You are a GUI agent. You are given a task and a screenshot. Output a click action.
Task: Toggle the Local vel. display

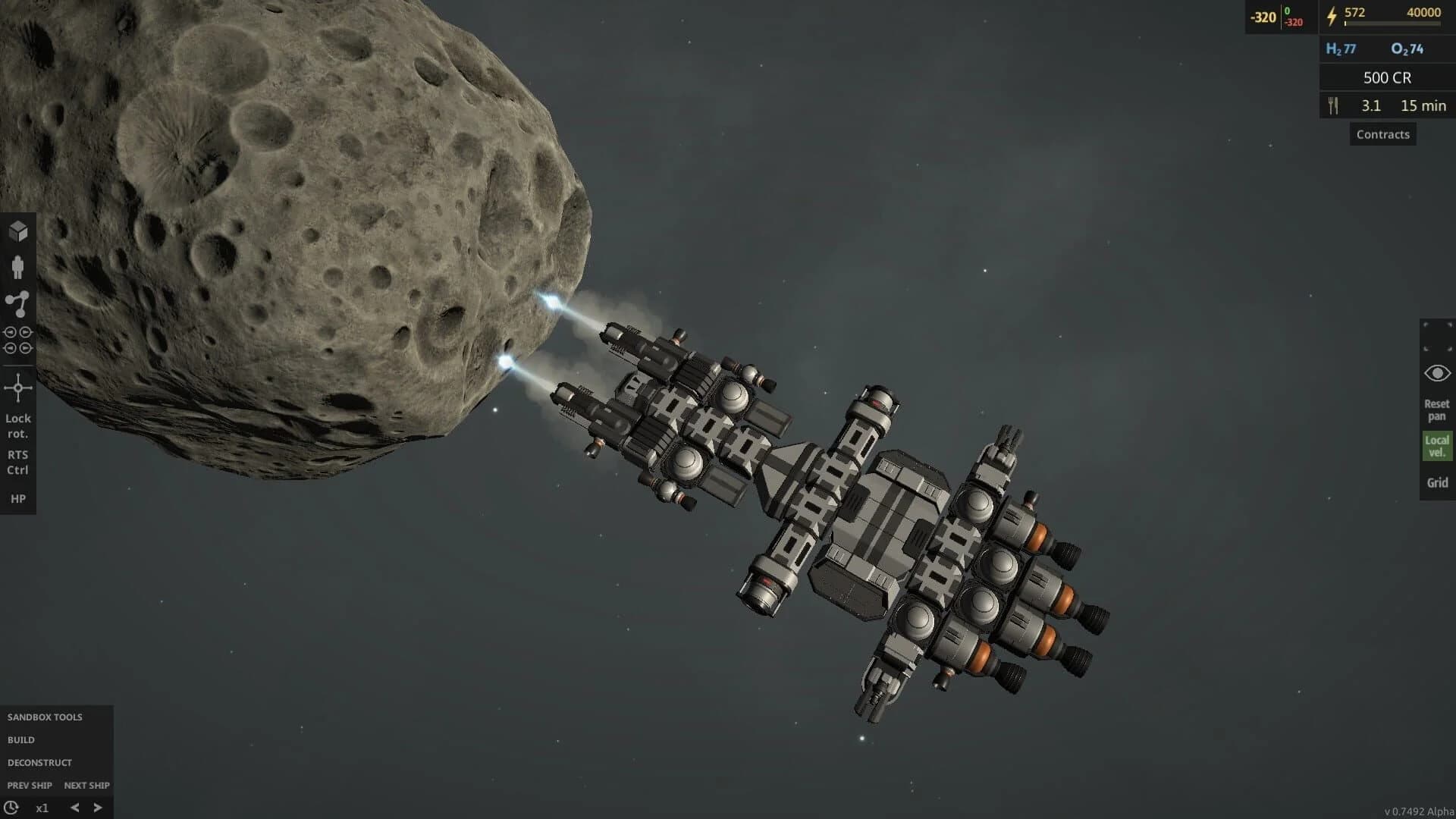pyautogui.click(x=1438, y=445)
